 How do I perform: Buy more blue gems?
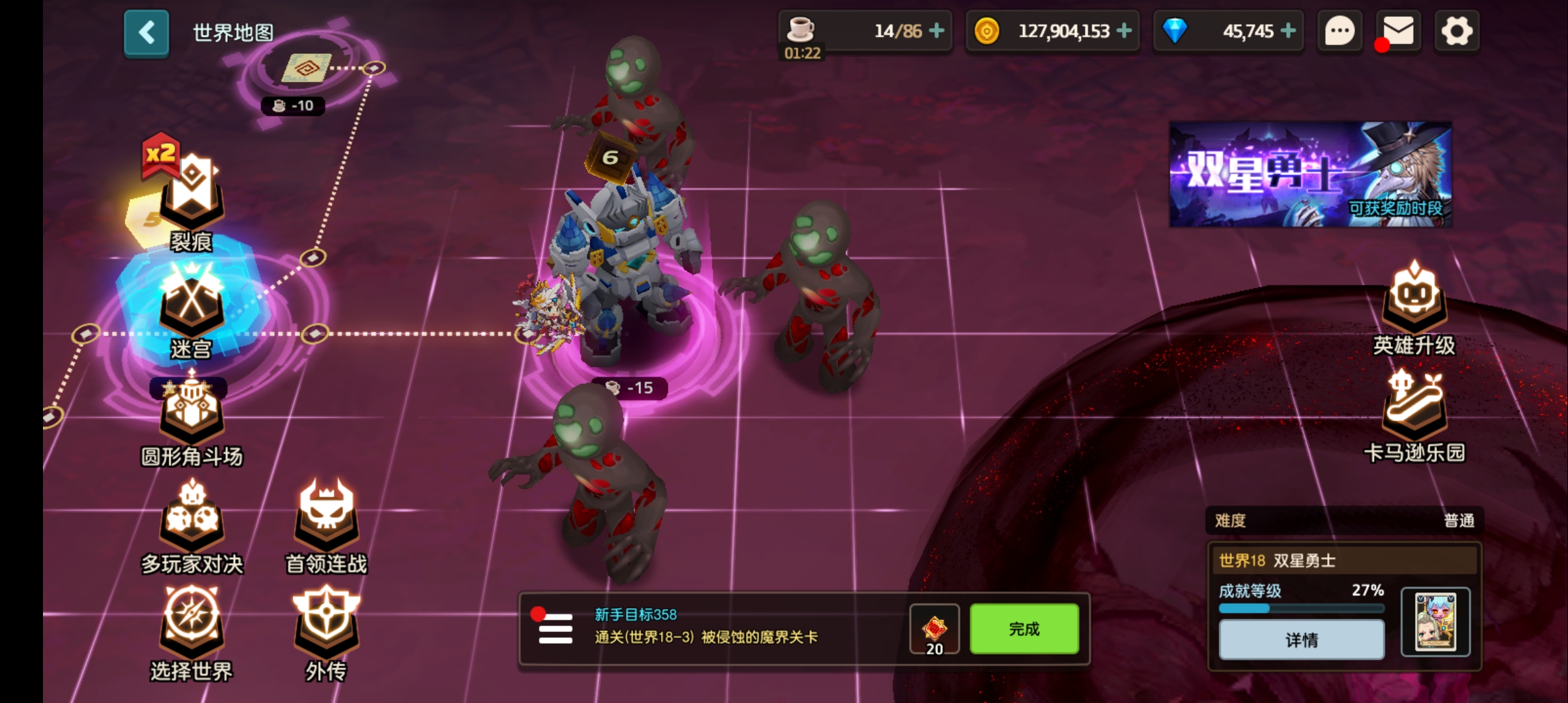click(x=1288, y=31)
